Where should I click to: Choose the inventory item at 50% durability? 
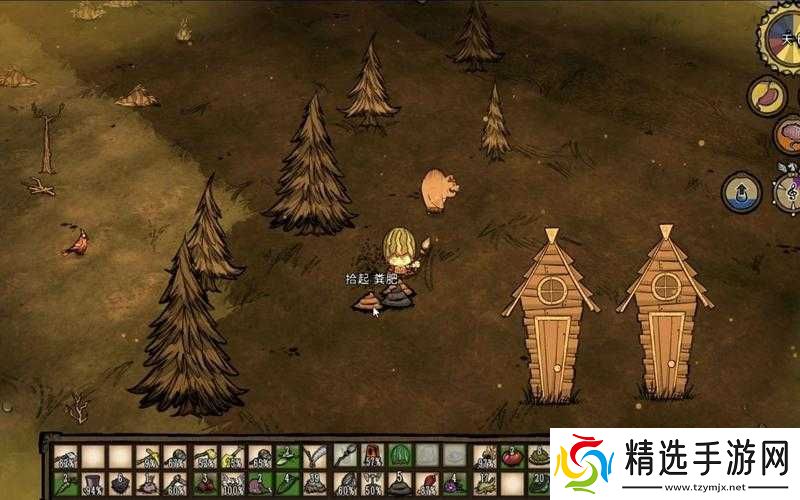pos(371,484)
